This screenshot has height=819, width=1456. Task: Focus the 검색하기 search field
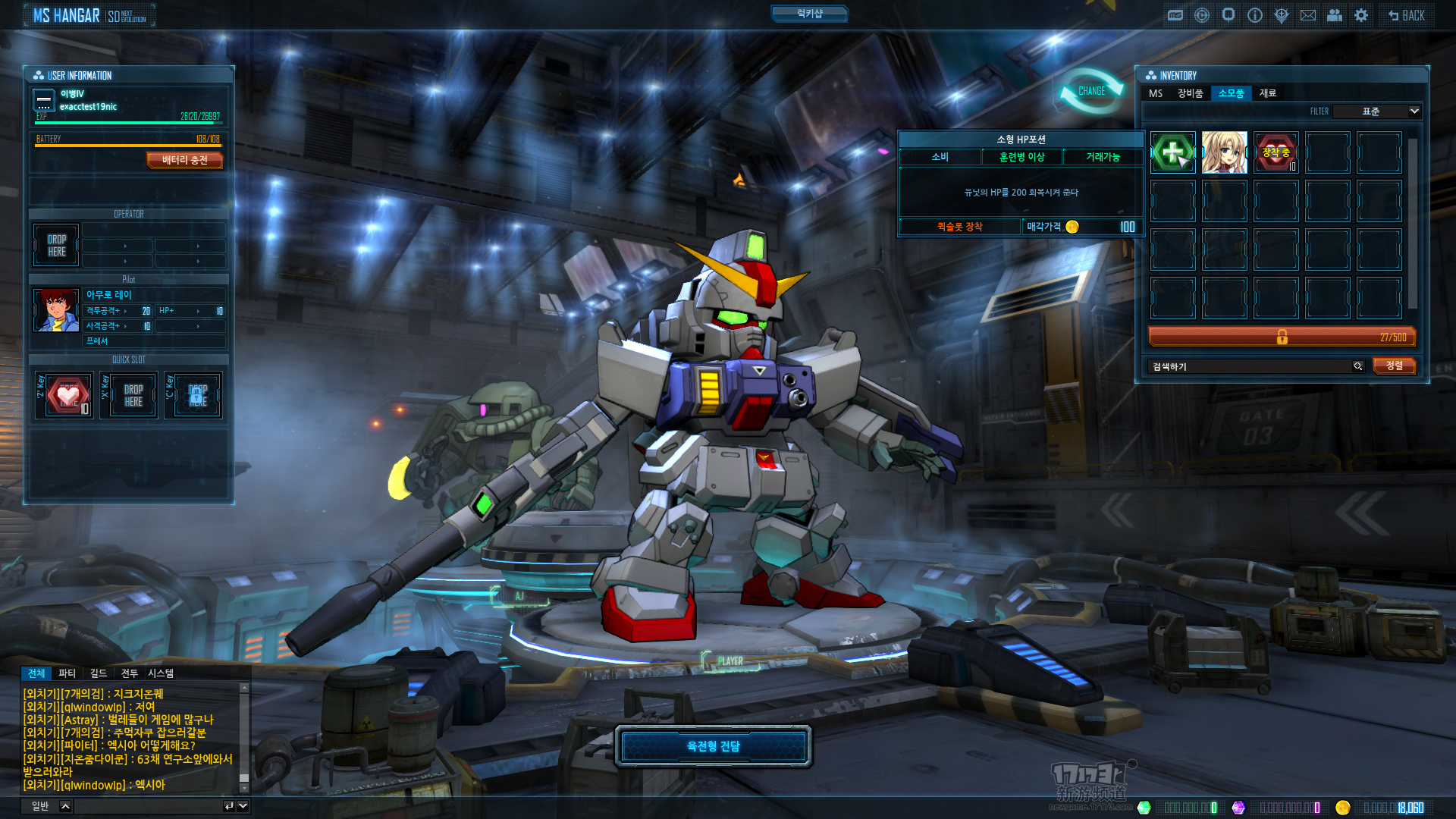1251,366
